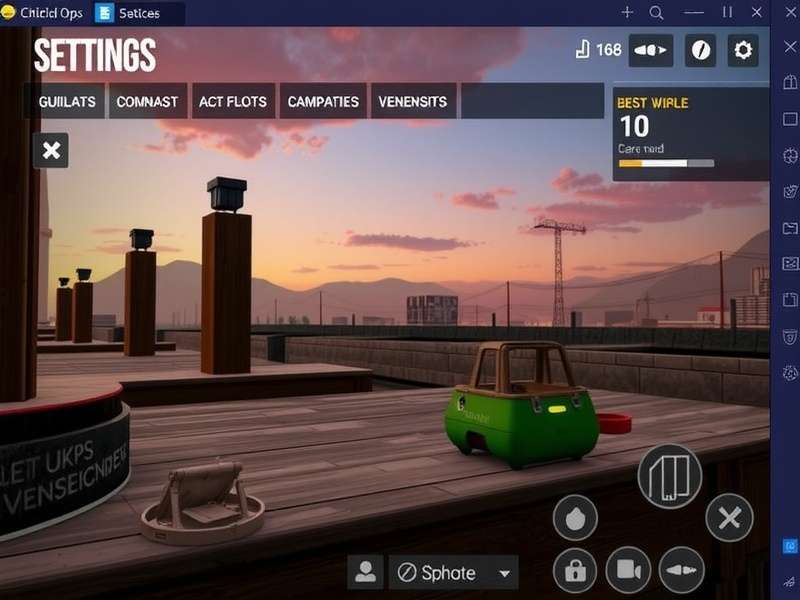The width and height of the screenshot is (800, 600).
Task: Tap the compass icon button
Action: (700, 50)
